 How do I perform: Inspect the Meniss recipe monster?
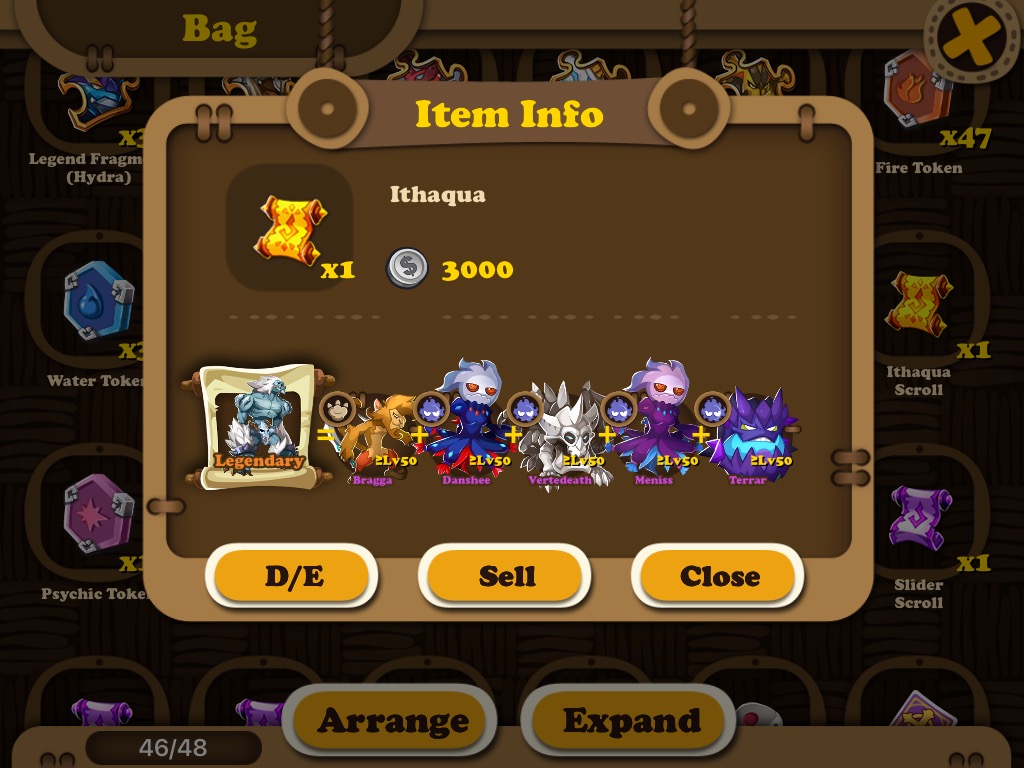(655, 430)
